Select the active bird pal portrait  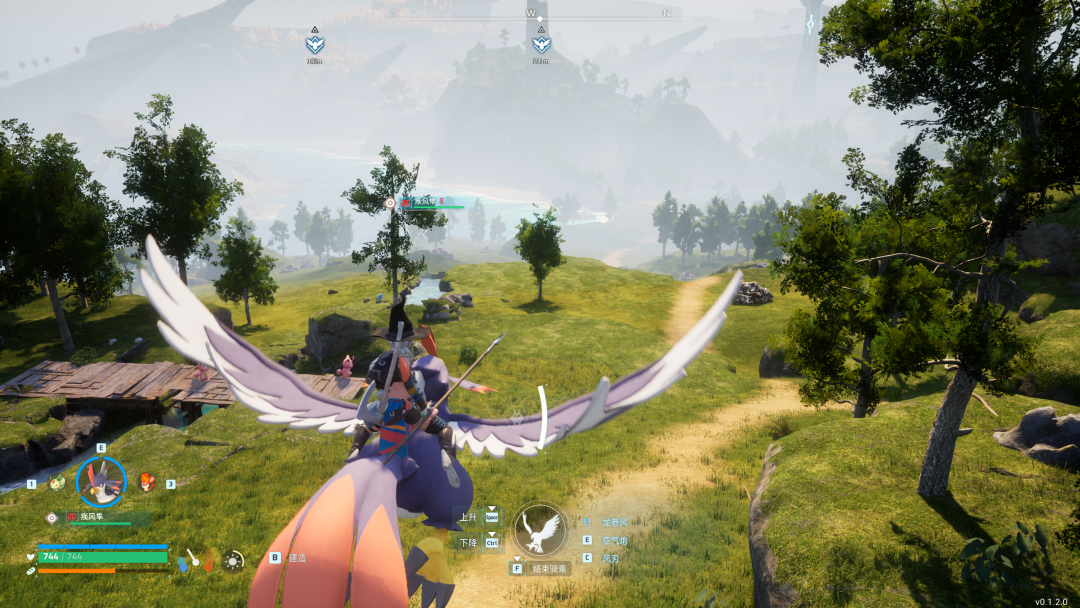[101, 481]
